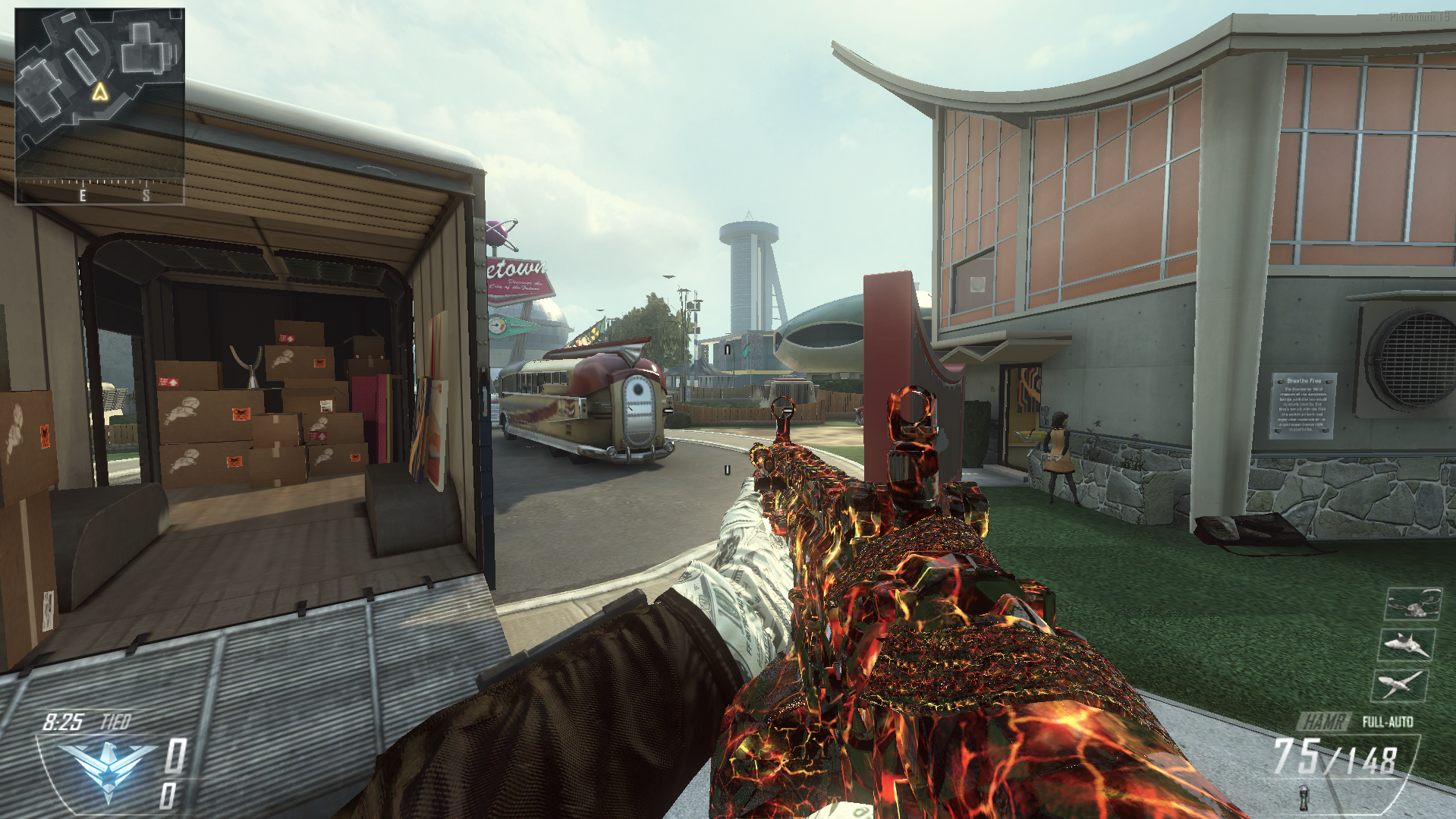Click the compass strip under the minimap
This screenshot has width=1456, height=819.
(99, 191)
